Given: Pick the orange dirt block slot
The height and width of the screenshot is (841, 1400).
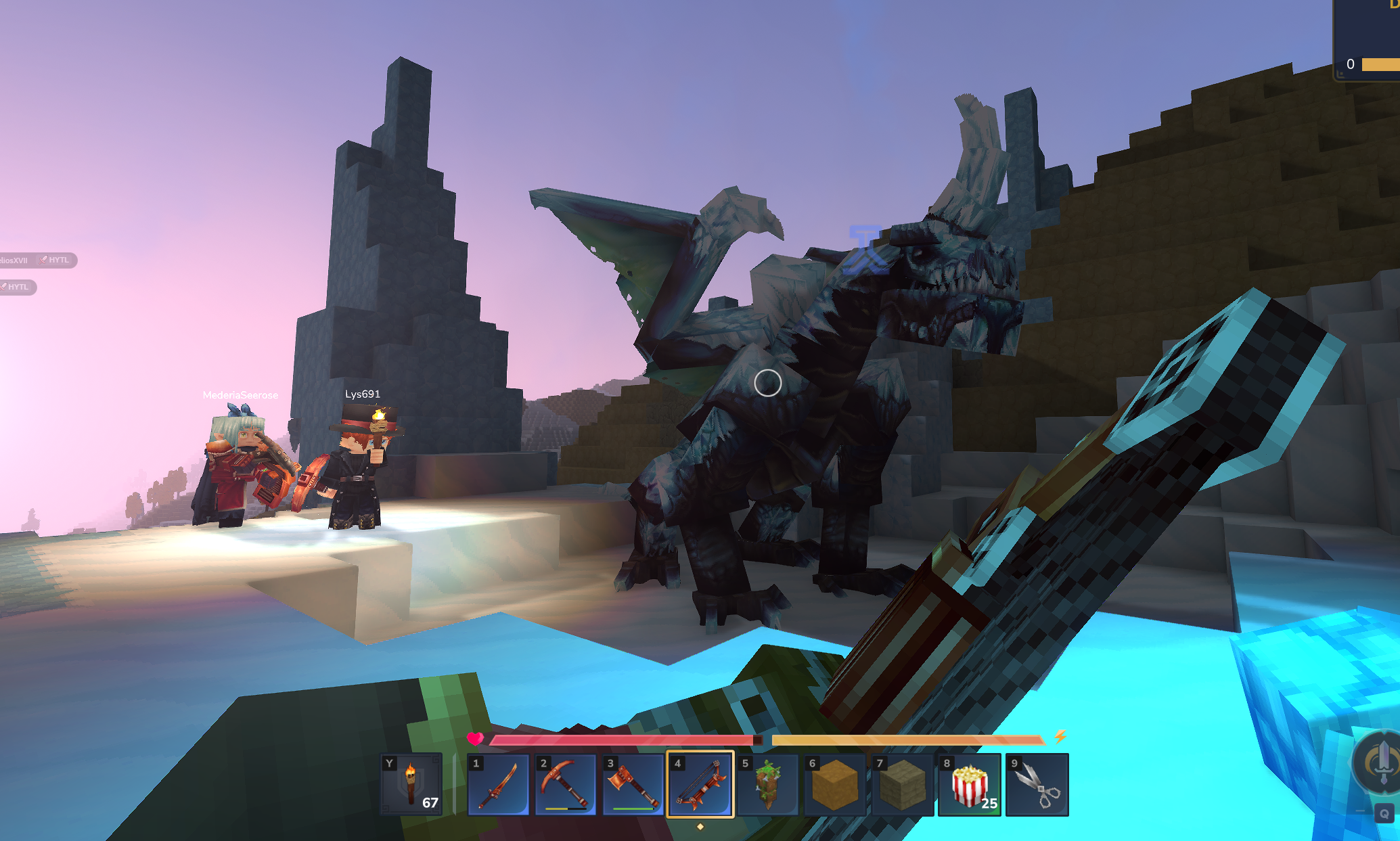Looking at the screenshot, I should [834, 785].
